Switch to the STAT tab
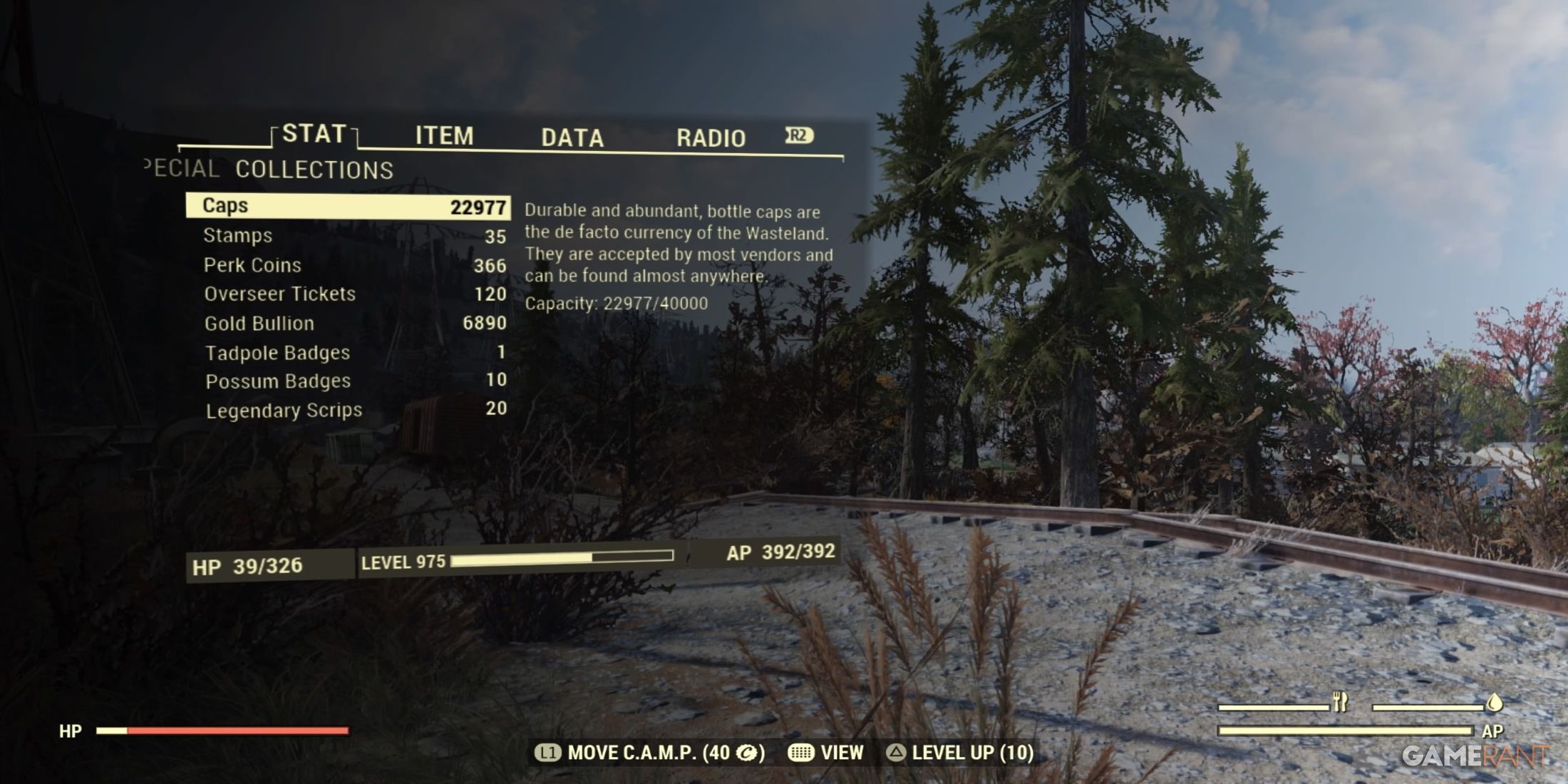This screenshot has width=1568, height=784. coord(314,134)
